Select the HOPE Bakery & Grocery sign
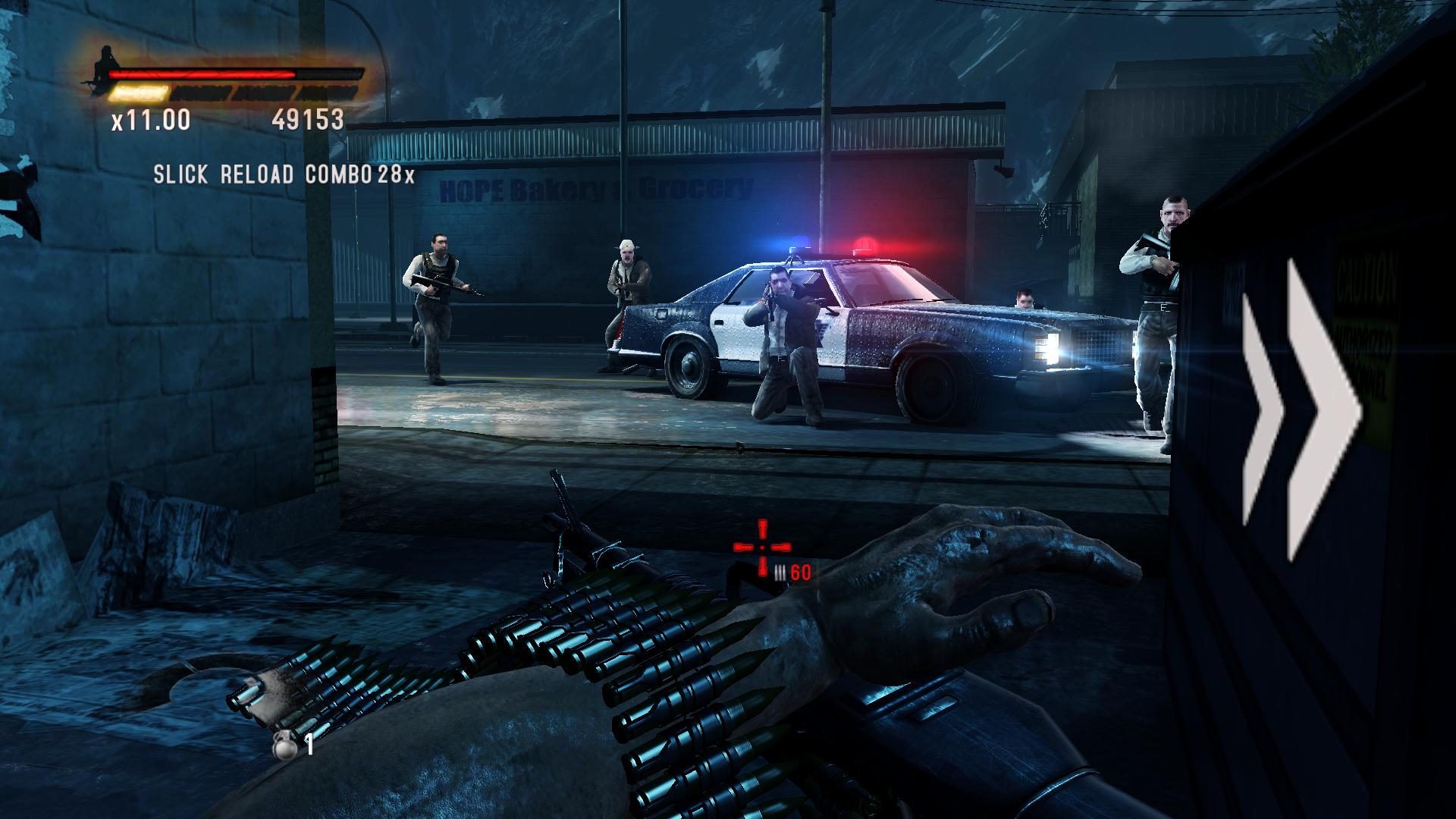Viewport: 1456px width, 819px height. click(x=595, y=188)
